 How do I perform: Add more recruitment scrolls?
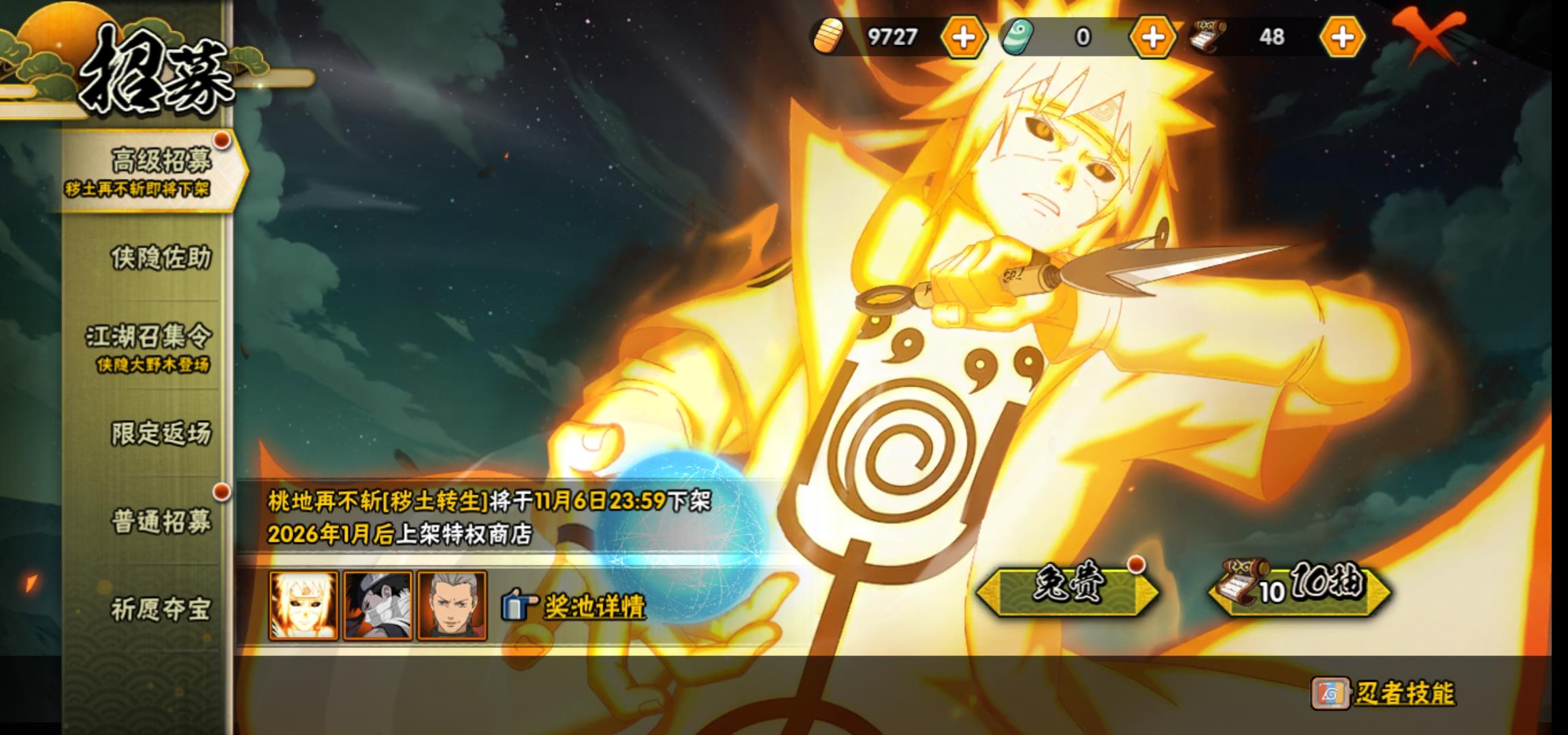(1341, 37)
